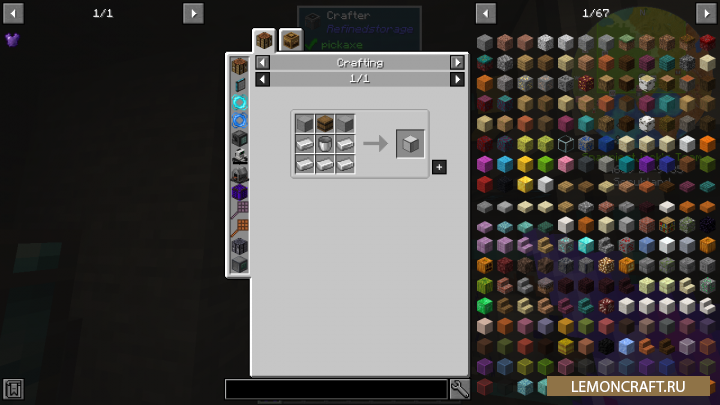This screenshot has width=720, height=405.
Task: Go to previous item list page
Action: coord(486,13)
